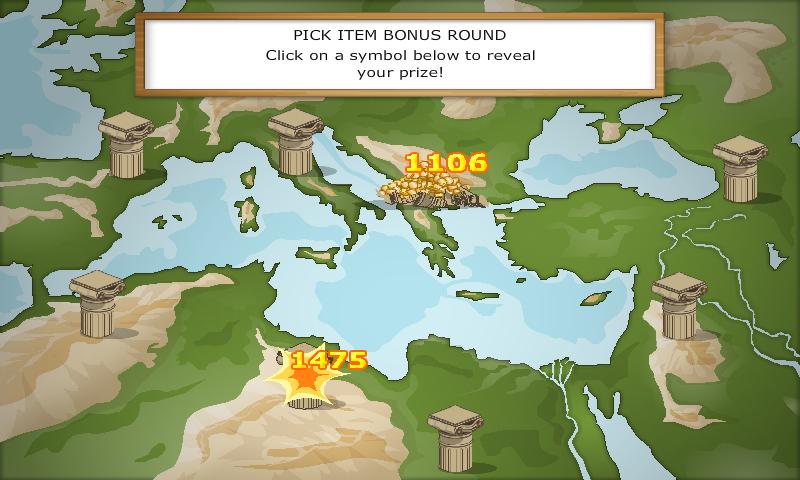Reveal the column in northwest Africa

coord(95,303)
